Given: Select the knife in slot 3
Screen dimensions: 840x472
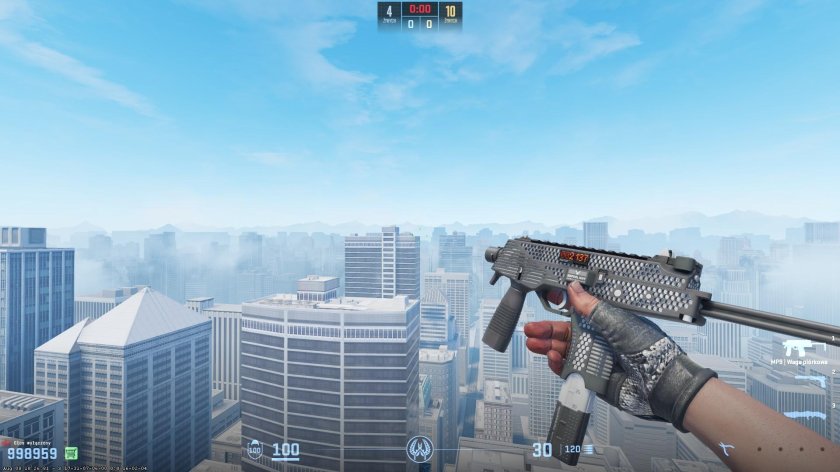Looking at the screenshot, I should [x=806, y=415].
